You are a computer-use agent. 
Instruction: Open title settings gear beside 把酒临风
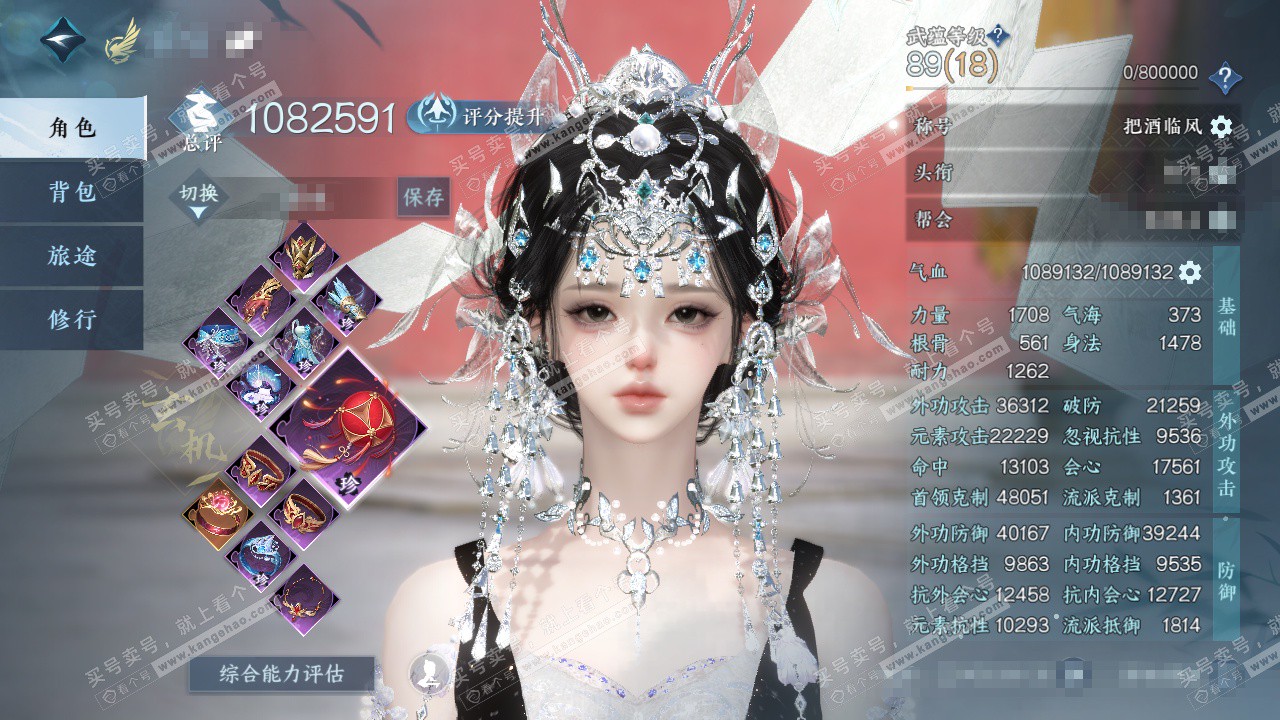click(x=1221, y=127)
